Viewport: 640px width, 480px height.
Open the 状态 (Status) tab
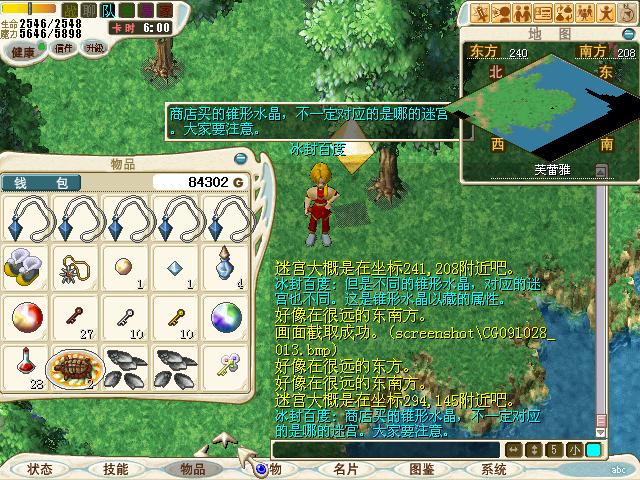point(40,468)
